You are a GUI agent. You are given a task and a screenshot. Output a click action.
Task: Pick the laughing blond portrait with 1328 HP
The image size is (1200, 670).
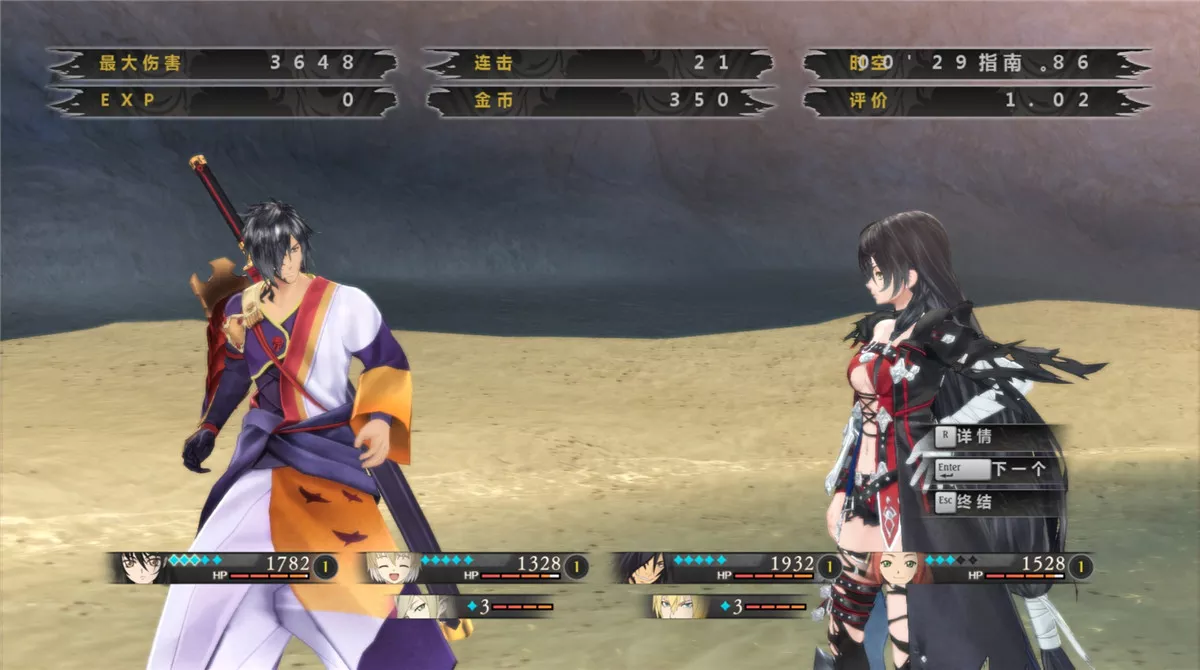[x=392, y=567]
